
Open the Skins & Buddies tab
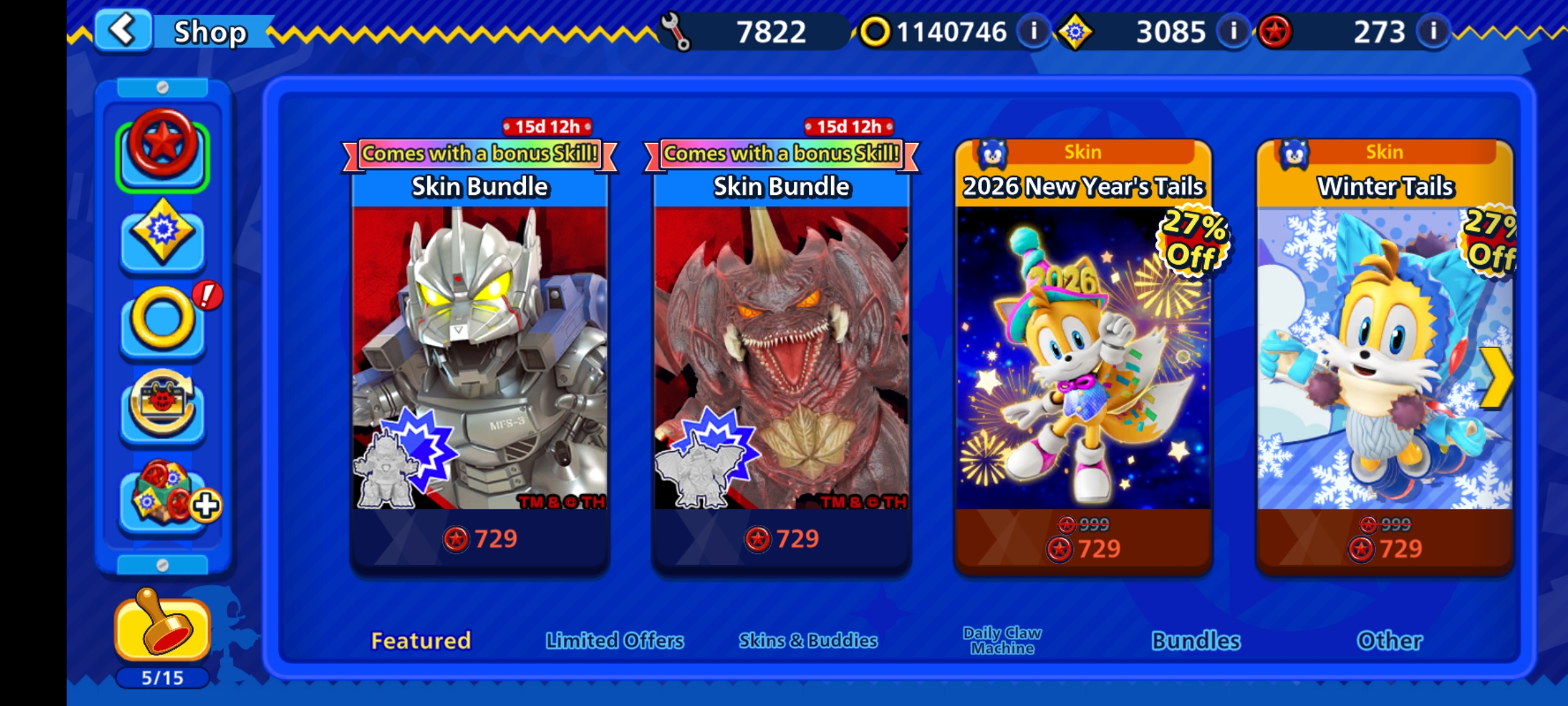pyautogui.click(x=808, y=641)
